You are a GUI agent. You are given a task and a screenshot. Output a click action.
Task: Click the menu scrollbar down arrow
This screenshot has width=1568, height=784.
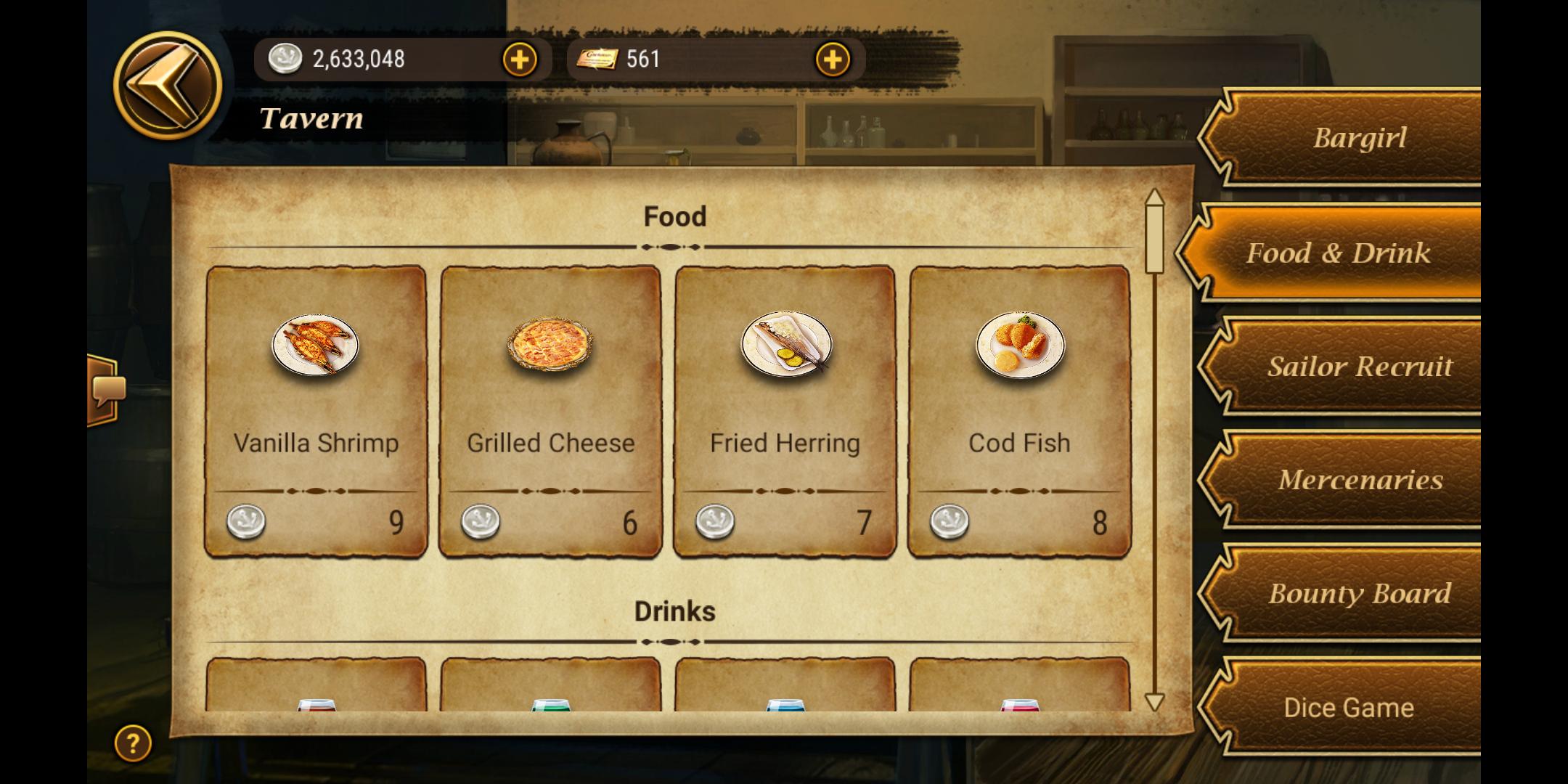[1154, 701]
